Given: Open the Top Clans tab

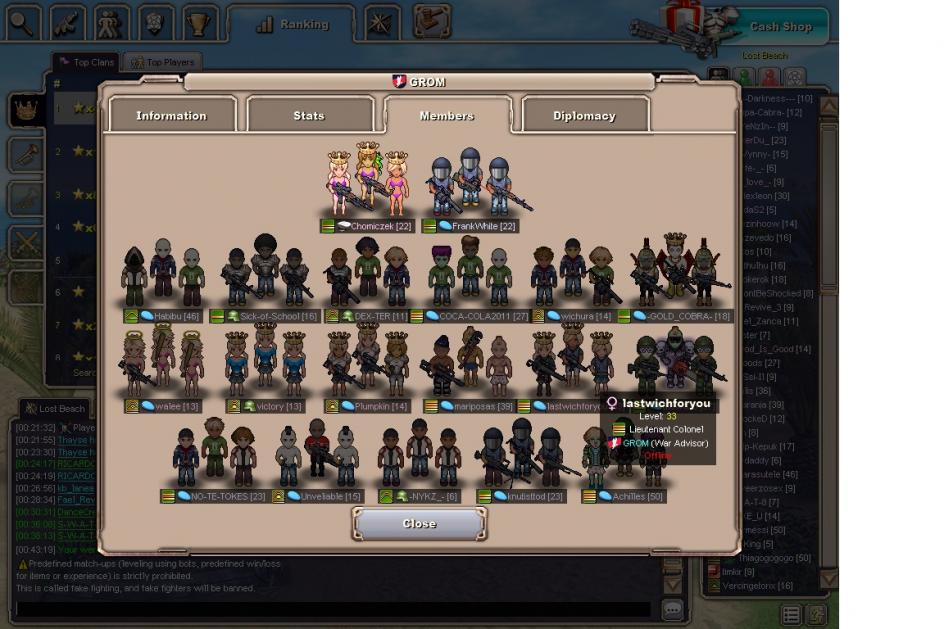Looking at the screenshot, I should click(87, 62).
